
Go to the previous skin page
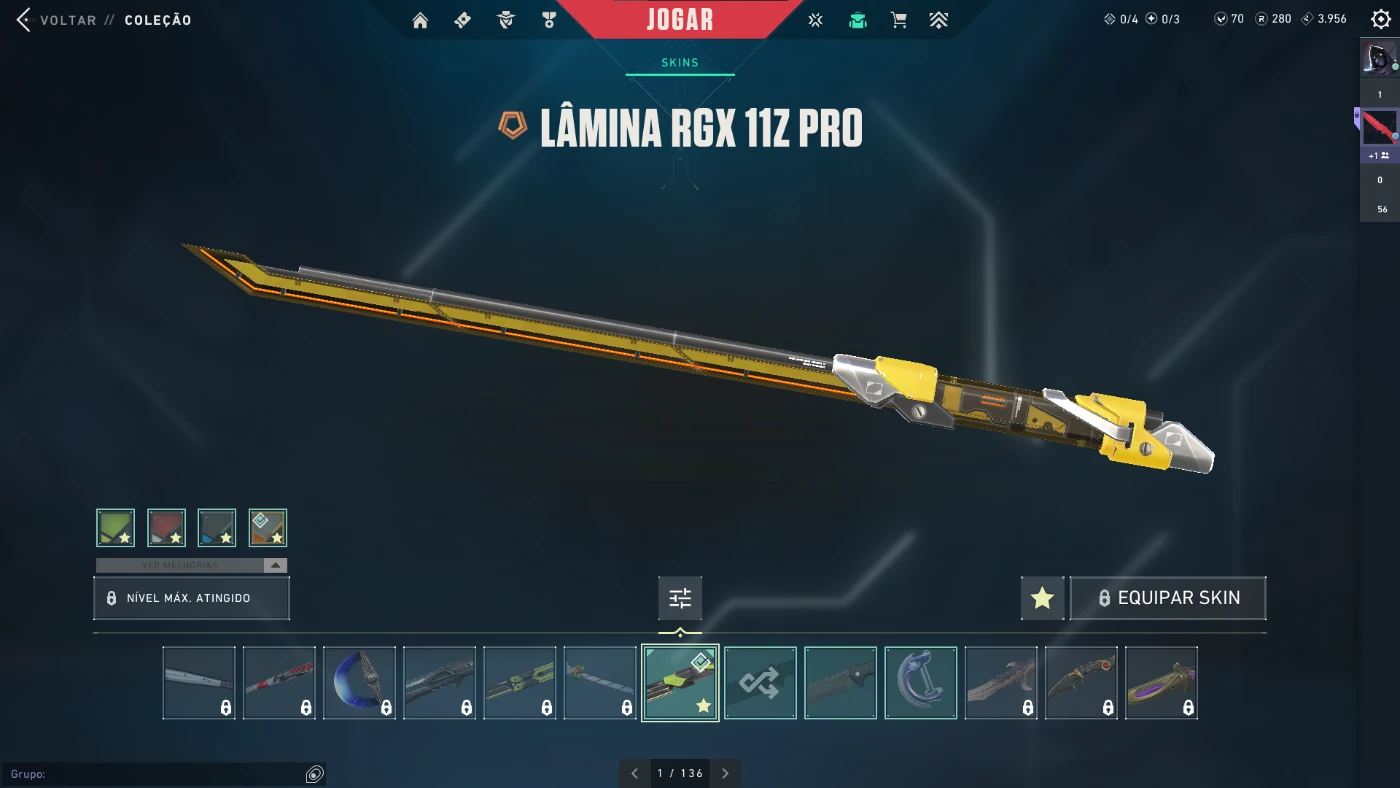(x=634, y=773)
